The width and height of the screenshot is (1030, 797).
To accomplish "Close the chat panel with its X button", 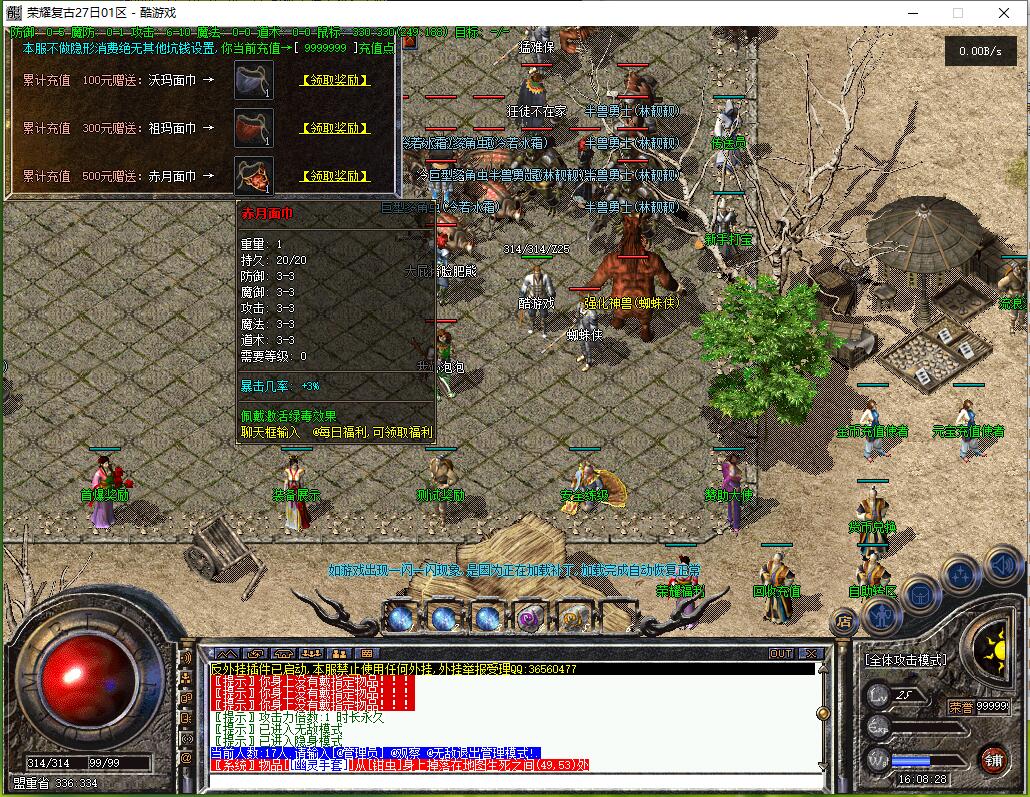I will pos(811,654).
